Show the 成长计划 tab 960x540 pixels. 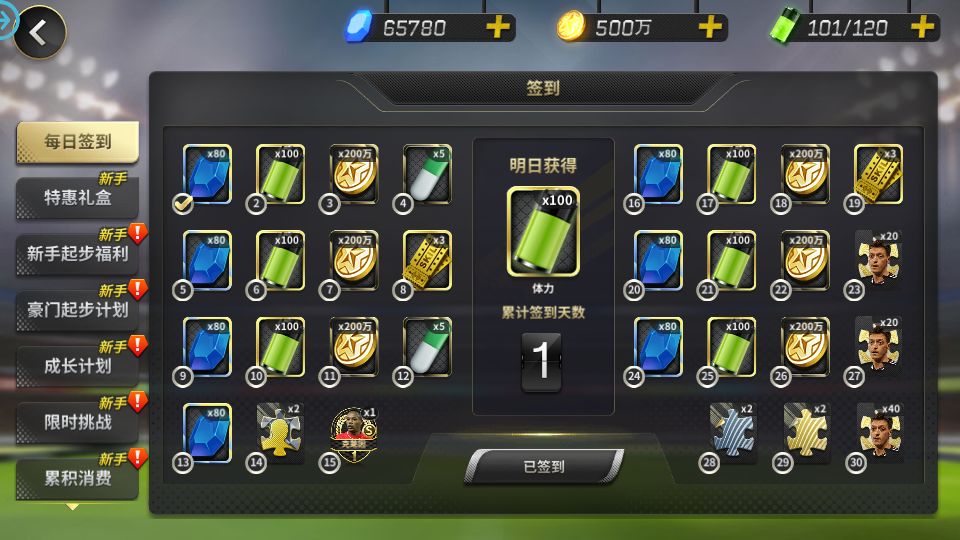click(77, 365)
